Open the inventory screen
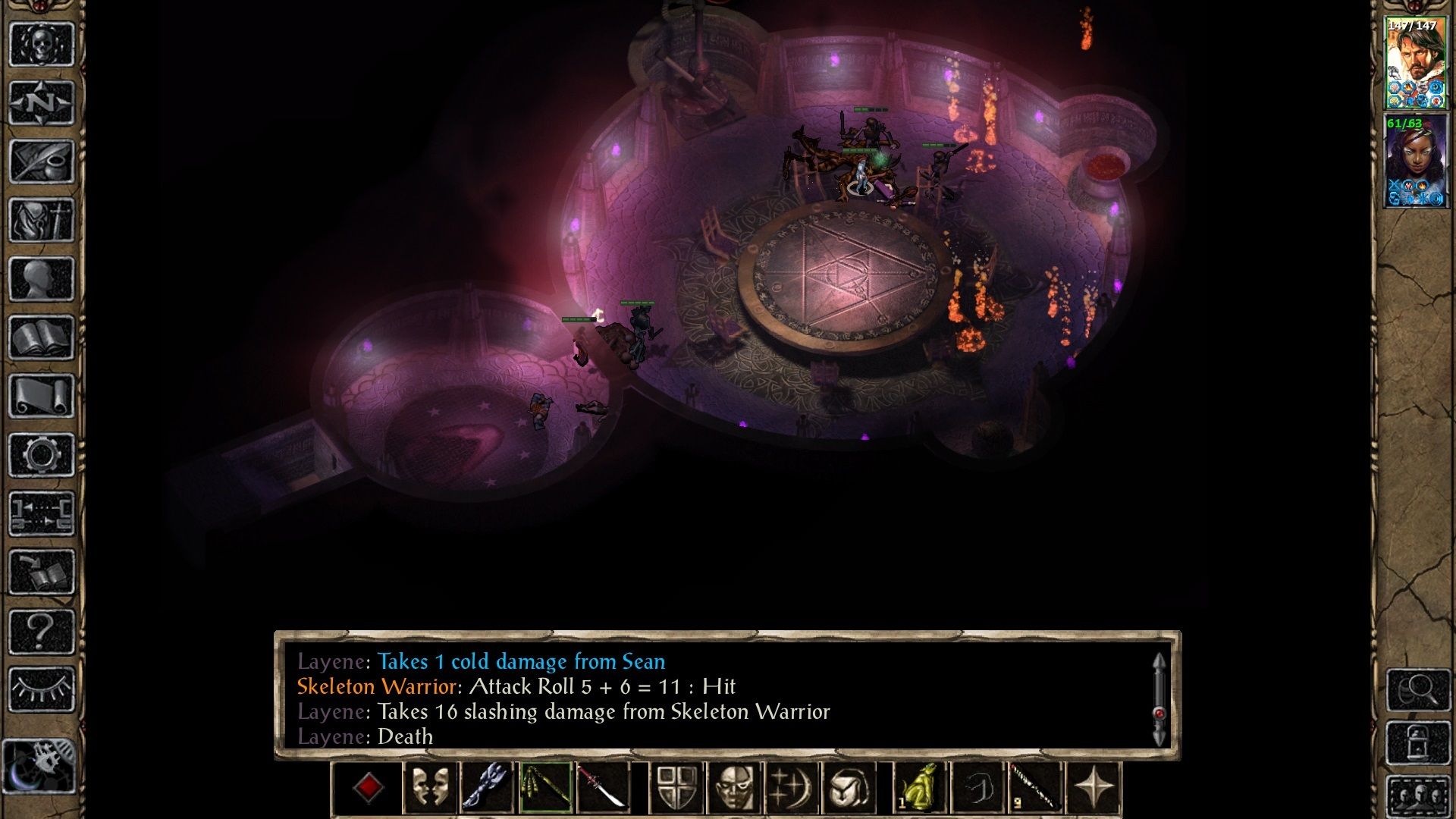The height and width of the screenshot is (819, 1456). 42,220
